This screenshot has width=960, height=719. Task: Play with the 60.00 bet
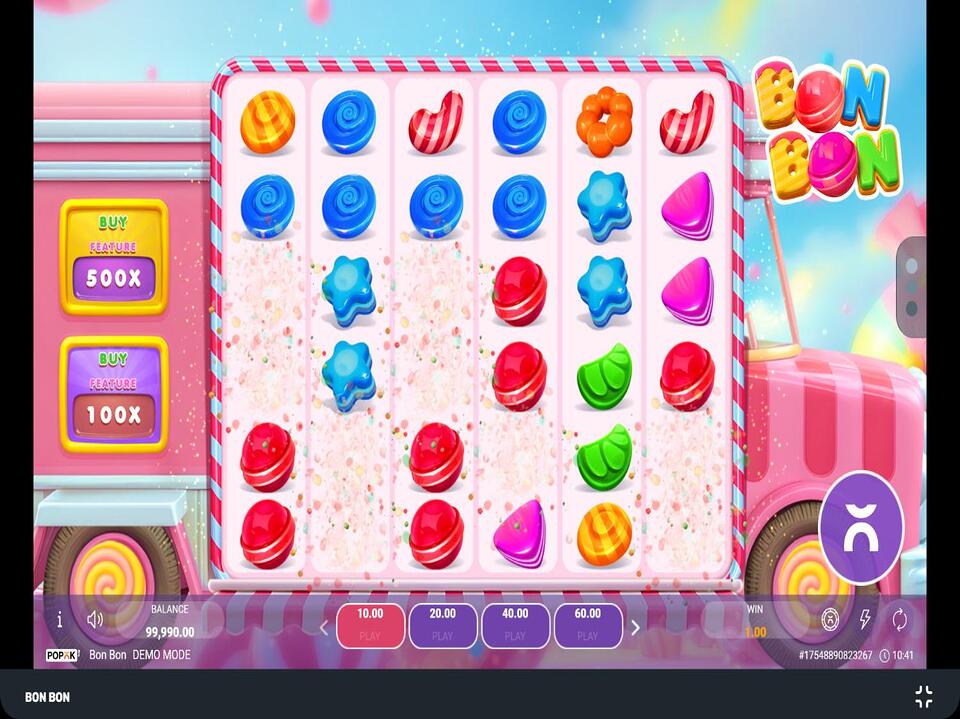pos(588,625)
